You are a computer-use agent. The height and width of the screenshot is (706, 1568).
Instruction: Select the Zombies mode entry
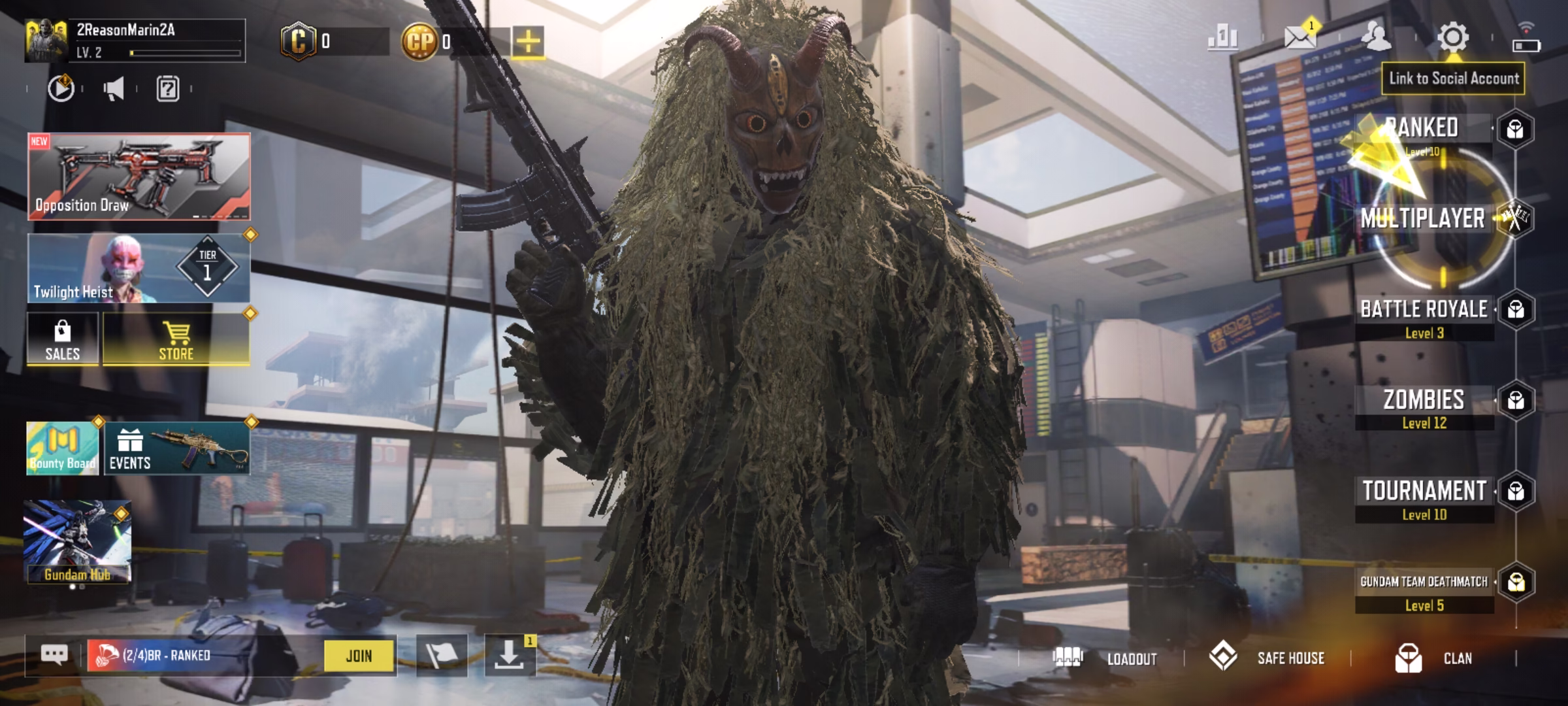[x=1424, y=400]
